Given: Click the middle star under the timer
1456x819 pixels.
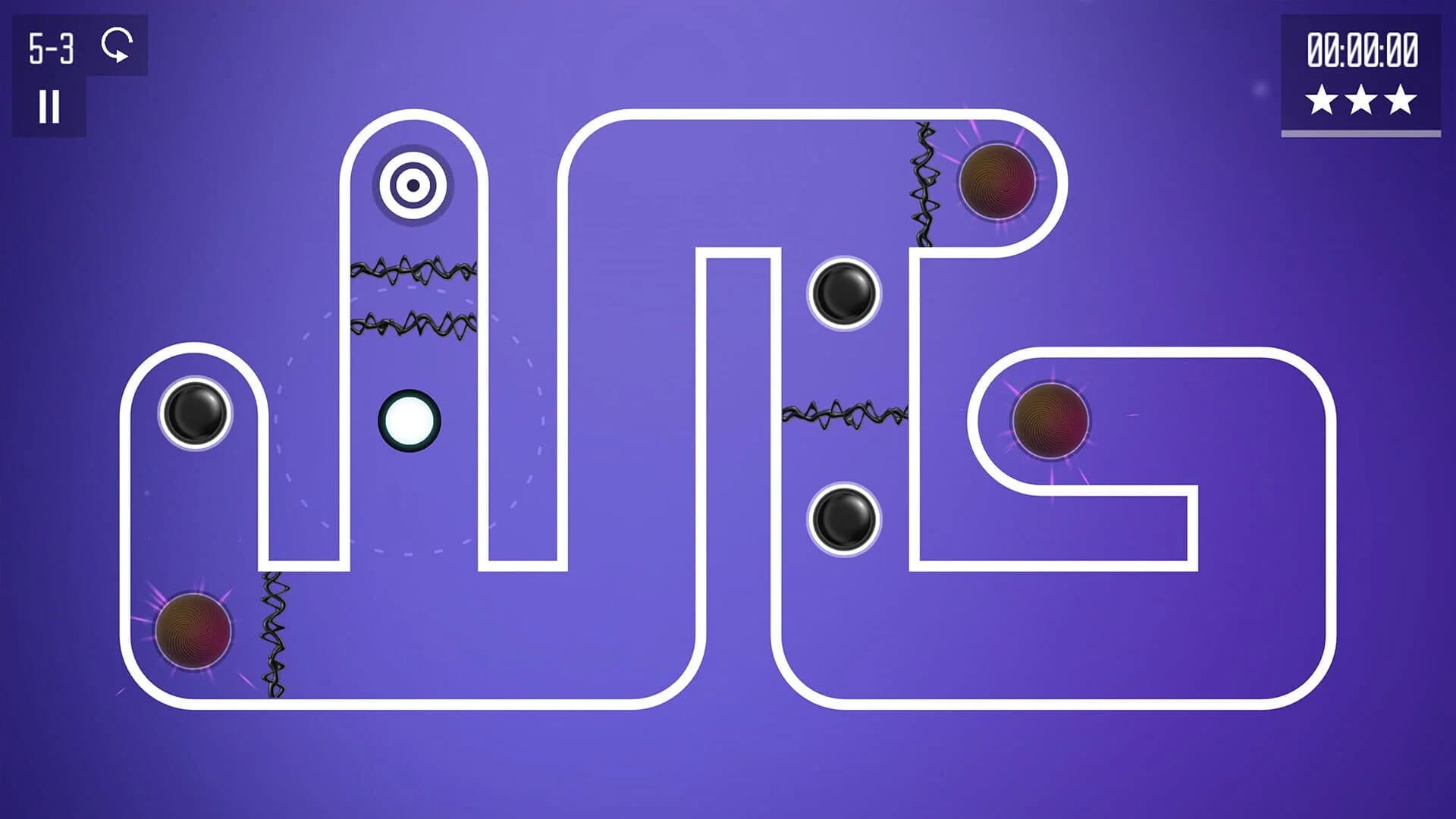Looking at the screenshot, I should [x=1361, y=97].
